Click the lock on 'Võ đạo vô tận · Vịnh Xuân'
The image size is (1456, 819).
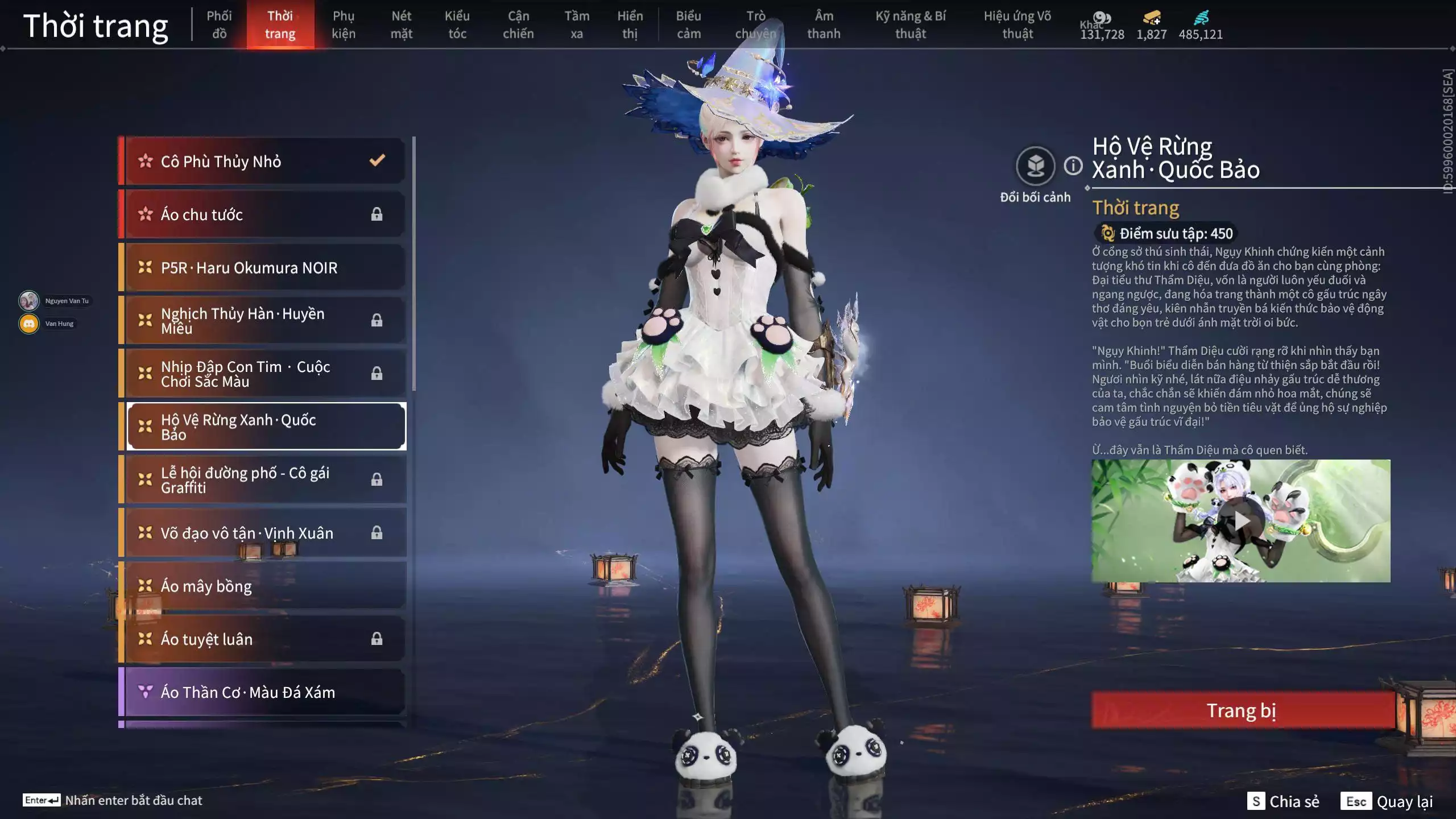click(377, 533)
